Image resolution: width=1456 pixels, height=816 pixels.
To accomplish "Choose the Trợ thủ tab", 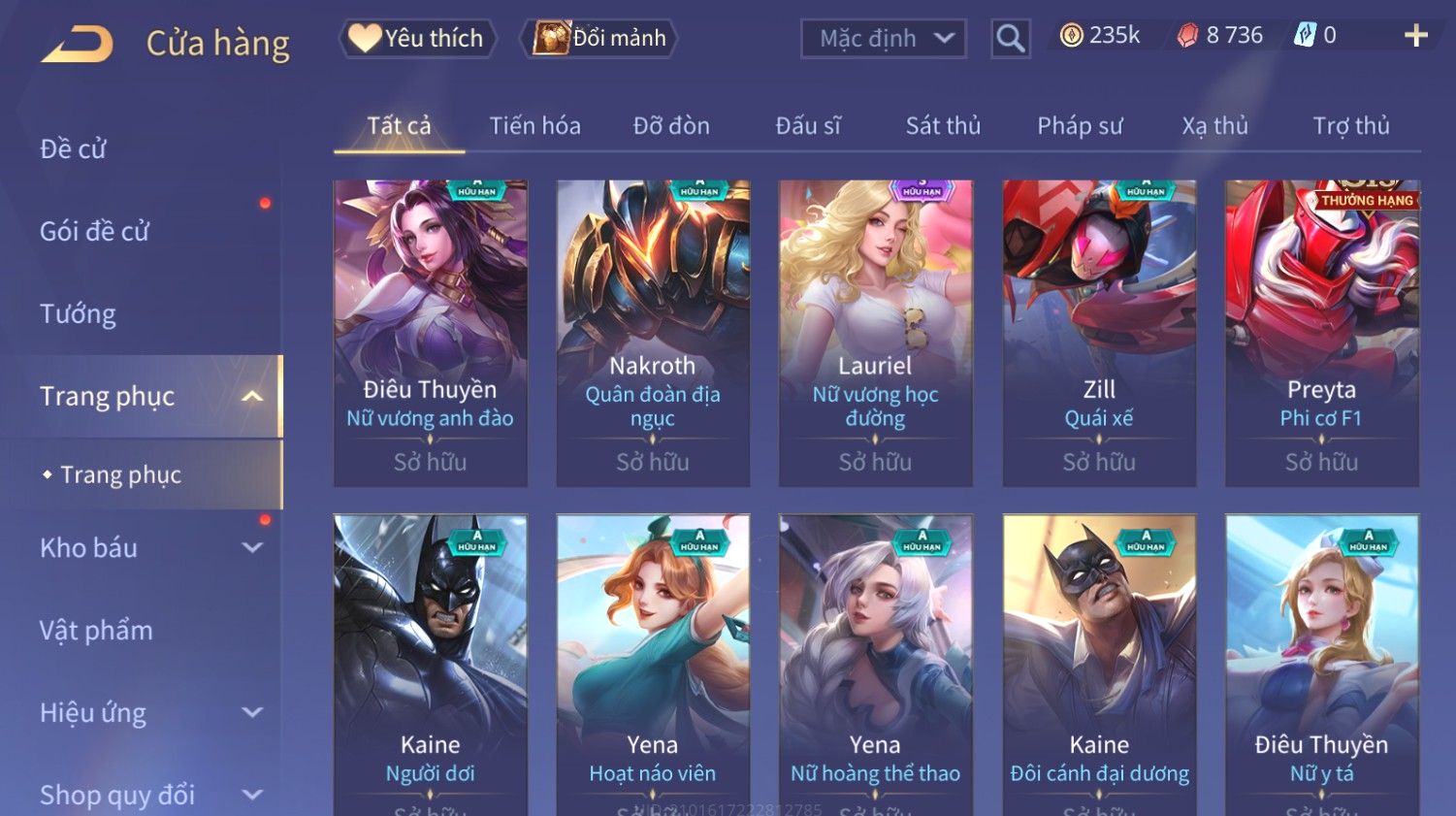I will pyautogui.click(x=1351, y=126).
